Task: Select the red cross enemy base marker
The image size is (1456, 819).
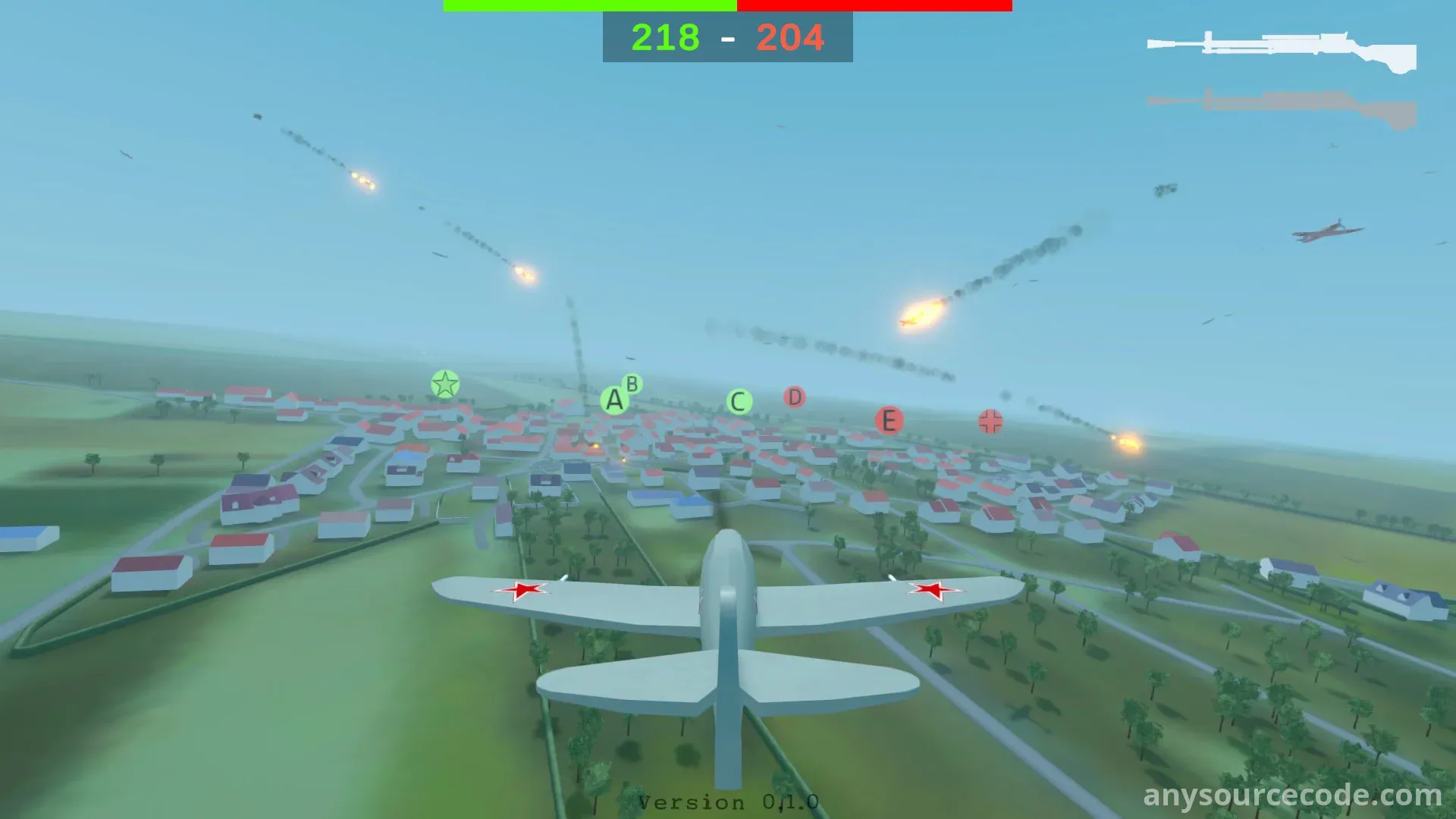Action: click(x=990, y=422)
